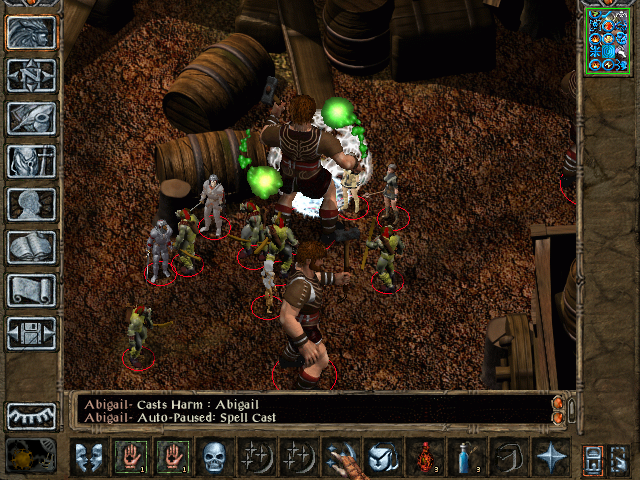This screenshot has width=640, height=480.
Task: Select the red potion quick item slot
Action: (426, 457)
